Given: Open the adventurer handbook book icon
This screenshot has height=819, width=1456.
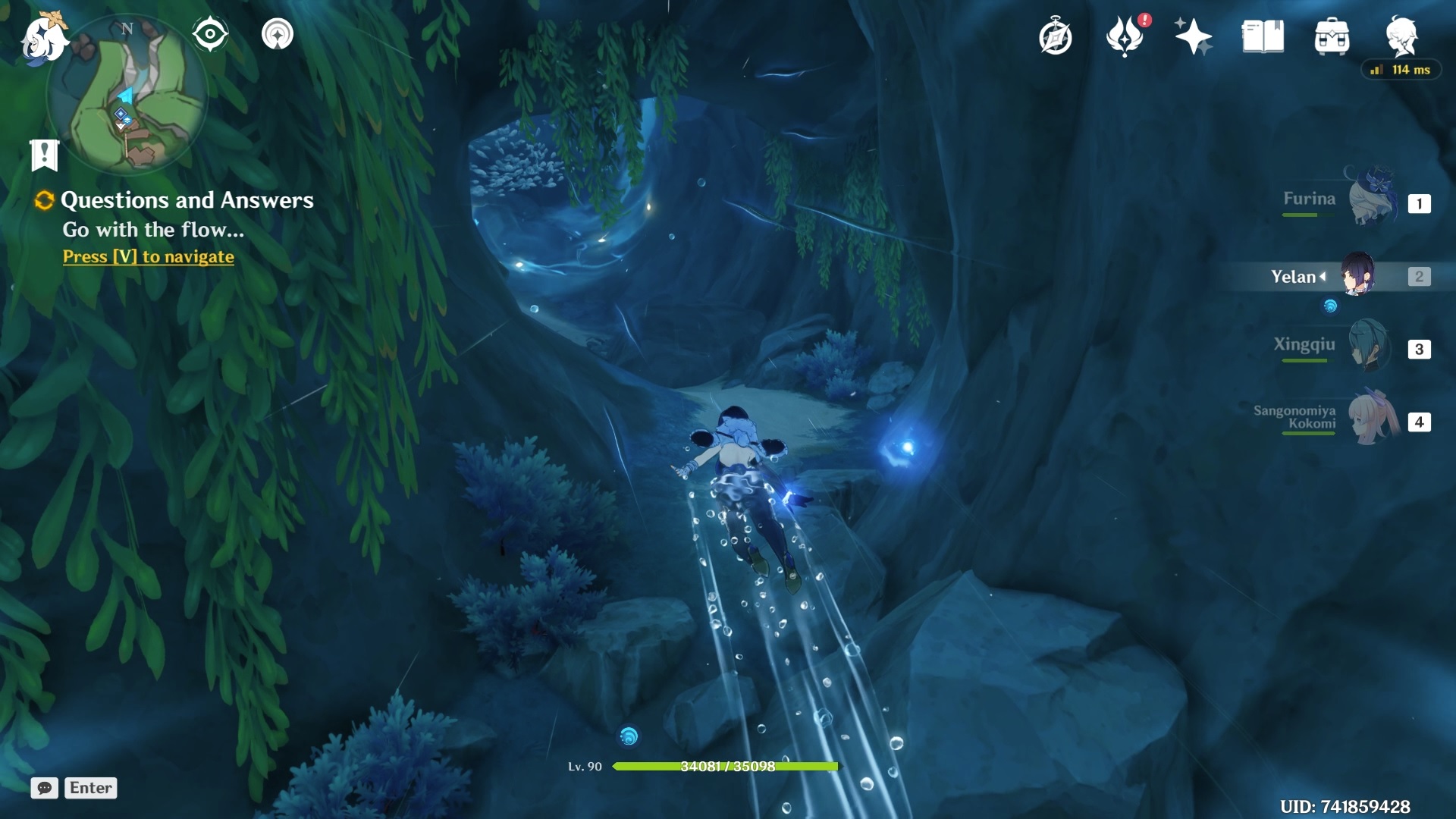Looking at the screenshot, I should [x=1263, y=36].
